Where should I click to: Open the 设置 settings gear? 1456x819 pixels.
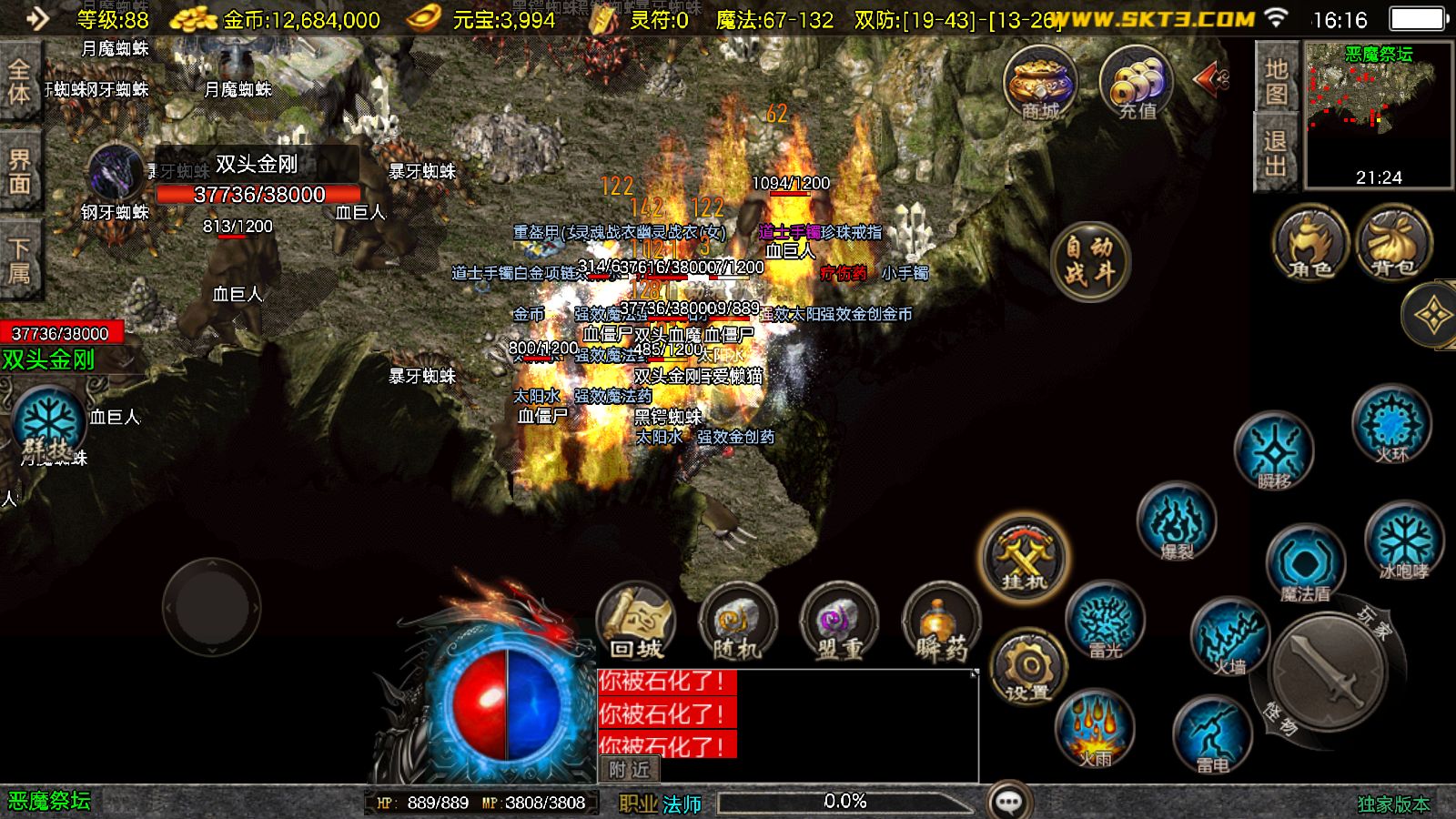1028,669
